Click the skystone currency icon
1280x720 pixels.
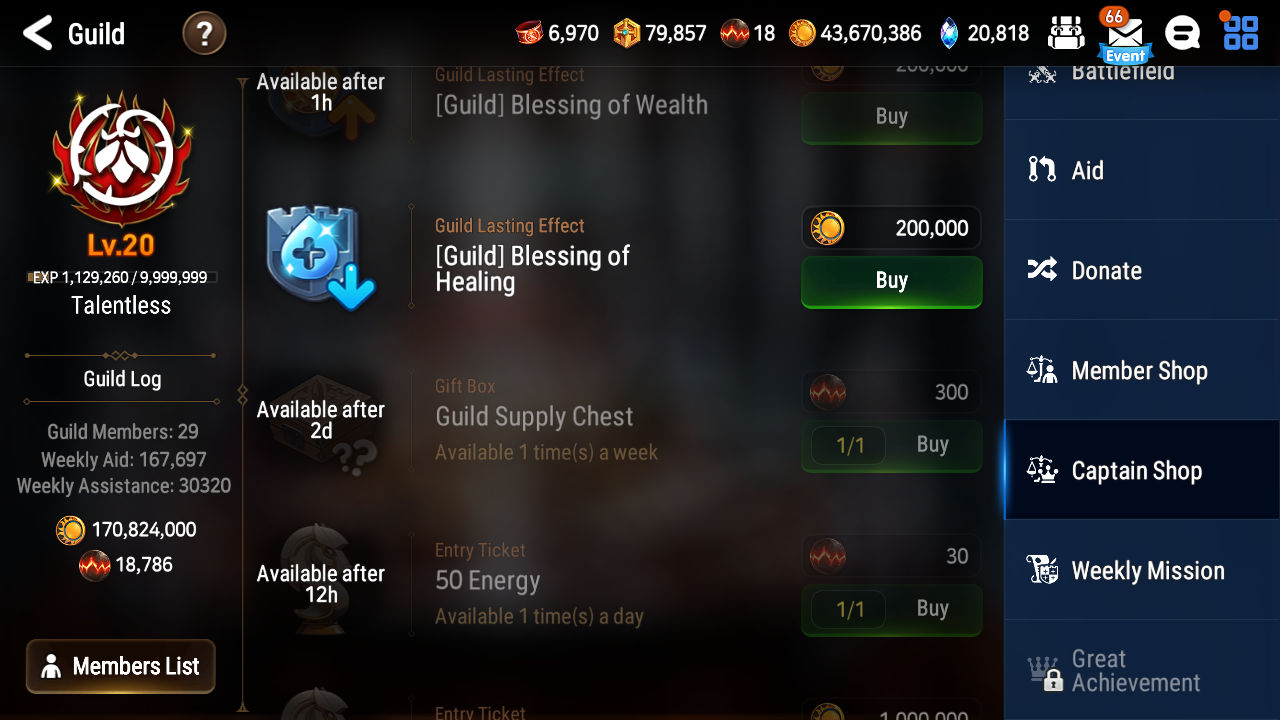pyautogui.click(x=945, y=32)
